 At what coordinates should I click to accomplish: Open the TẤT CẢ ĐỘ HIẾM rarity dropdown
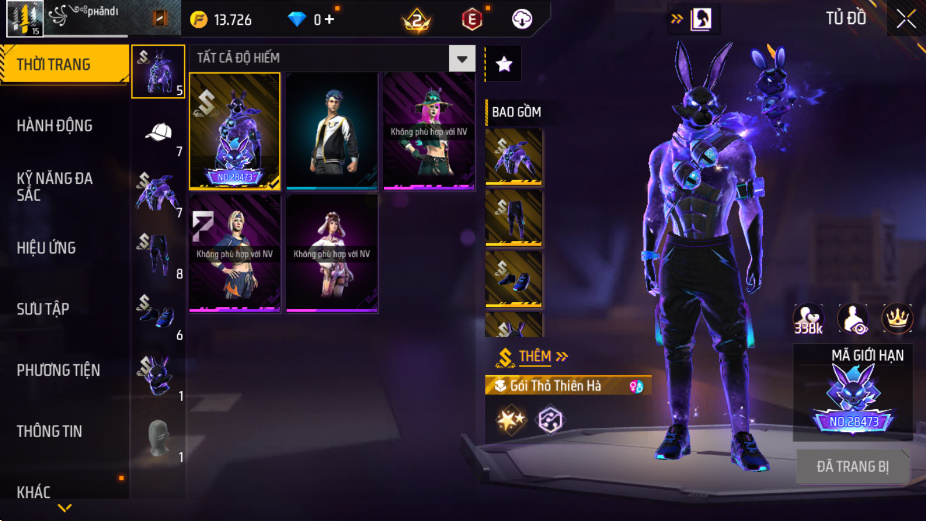pyautogui.click(x=461, y=58)
